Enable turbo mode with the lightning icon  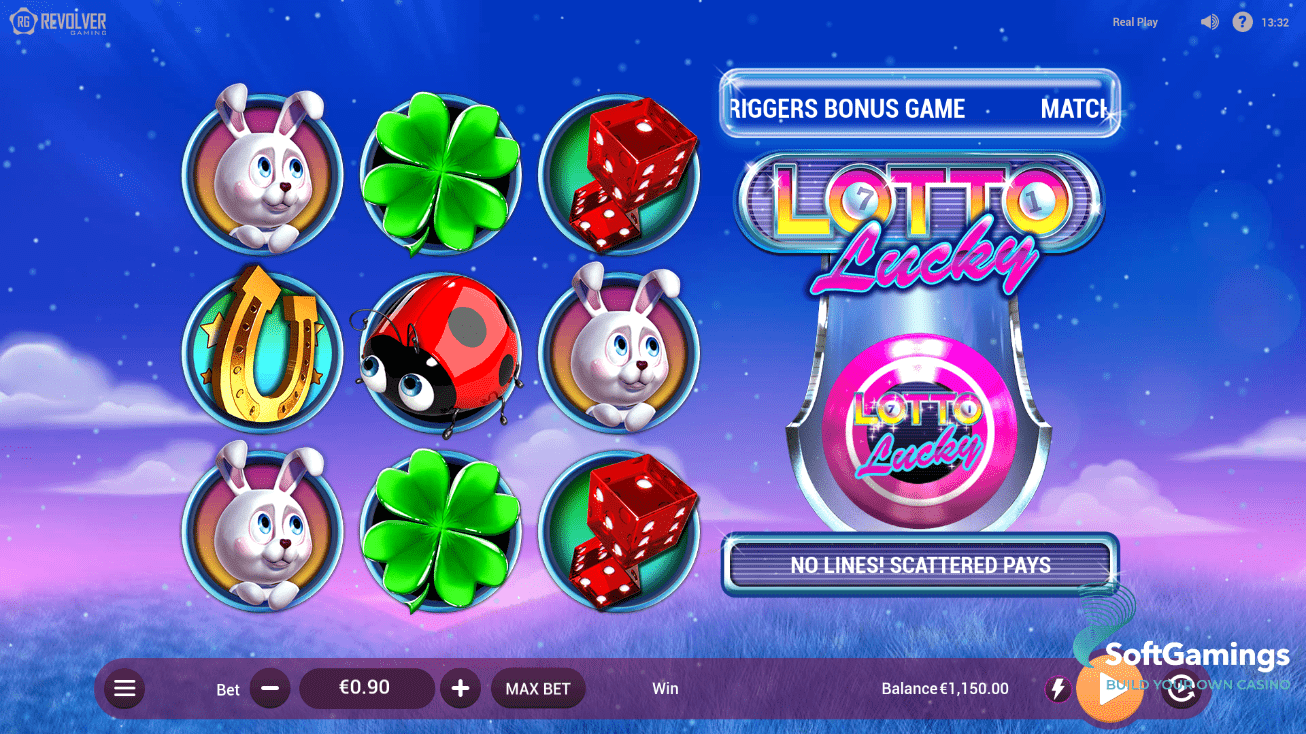pos(1057,688)
